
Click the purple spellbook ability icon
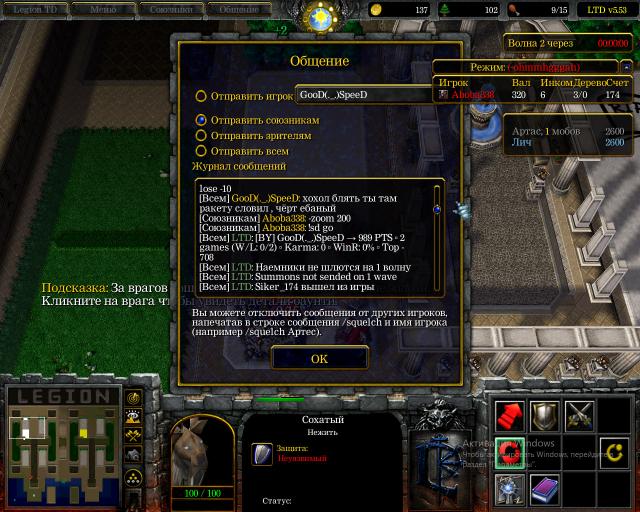(545, 488)
